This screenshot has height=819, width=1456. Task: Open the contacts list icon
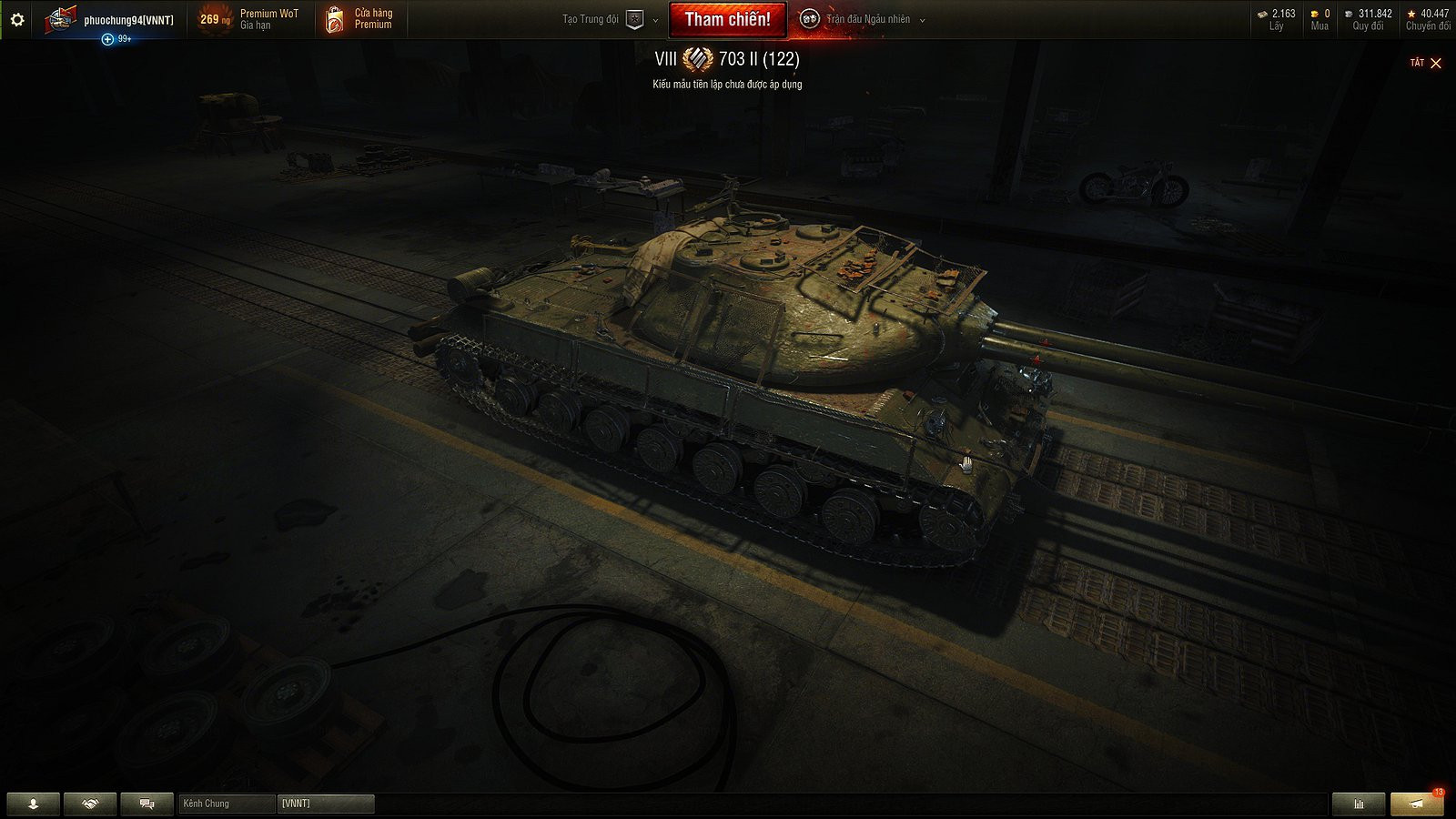coord(32,804)
